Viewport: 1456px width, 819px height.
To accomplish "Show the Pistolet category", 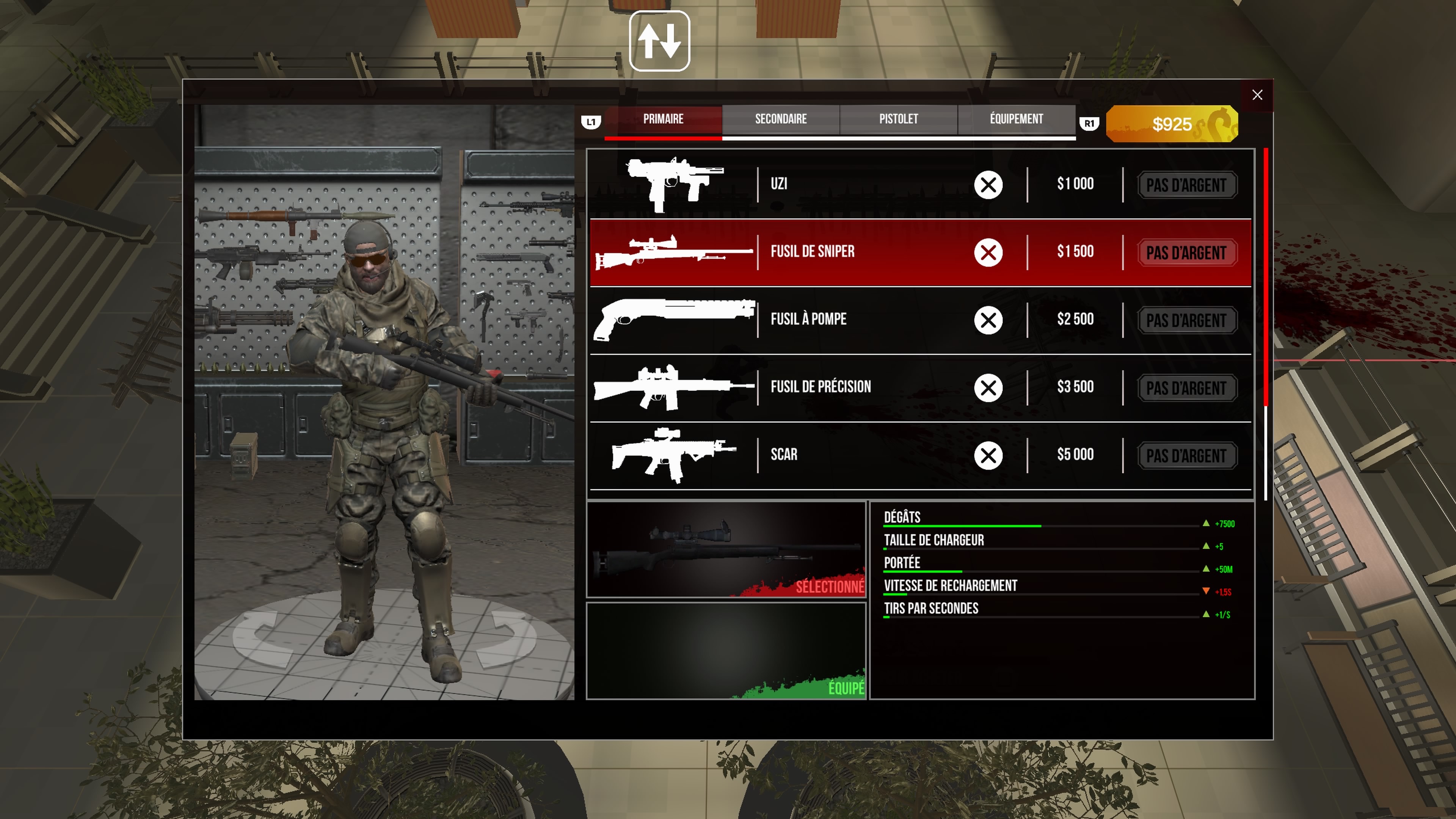I will click(x=898, y=119).
